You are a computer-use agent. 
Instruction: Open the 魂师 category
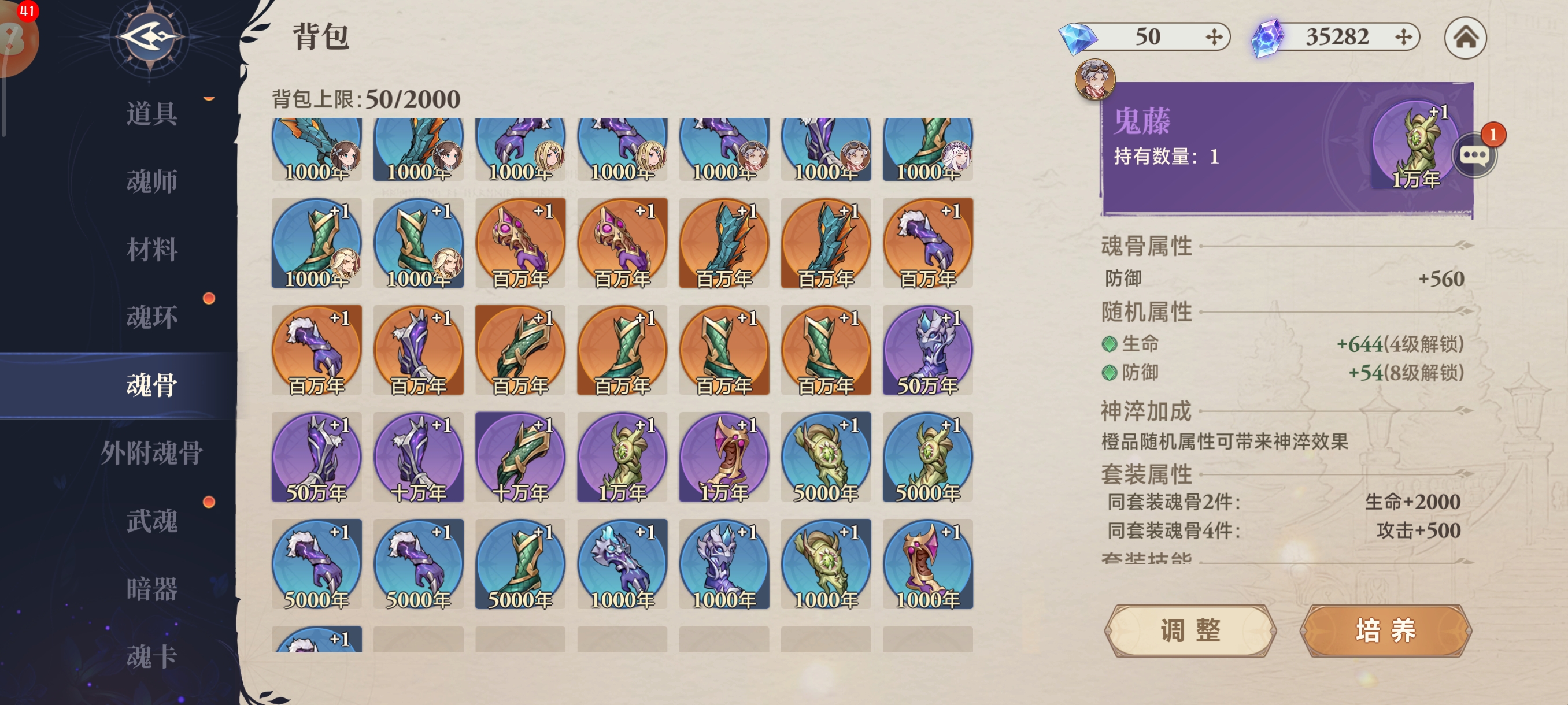pos(151,181)
